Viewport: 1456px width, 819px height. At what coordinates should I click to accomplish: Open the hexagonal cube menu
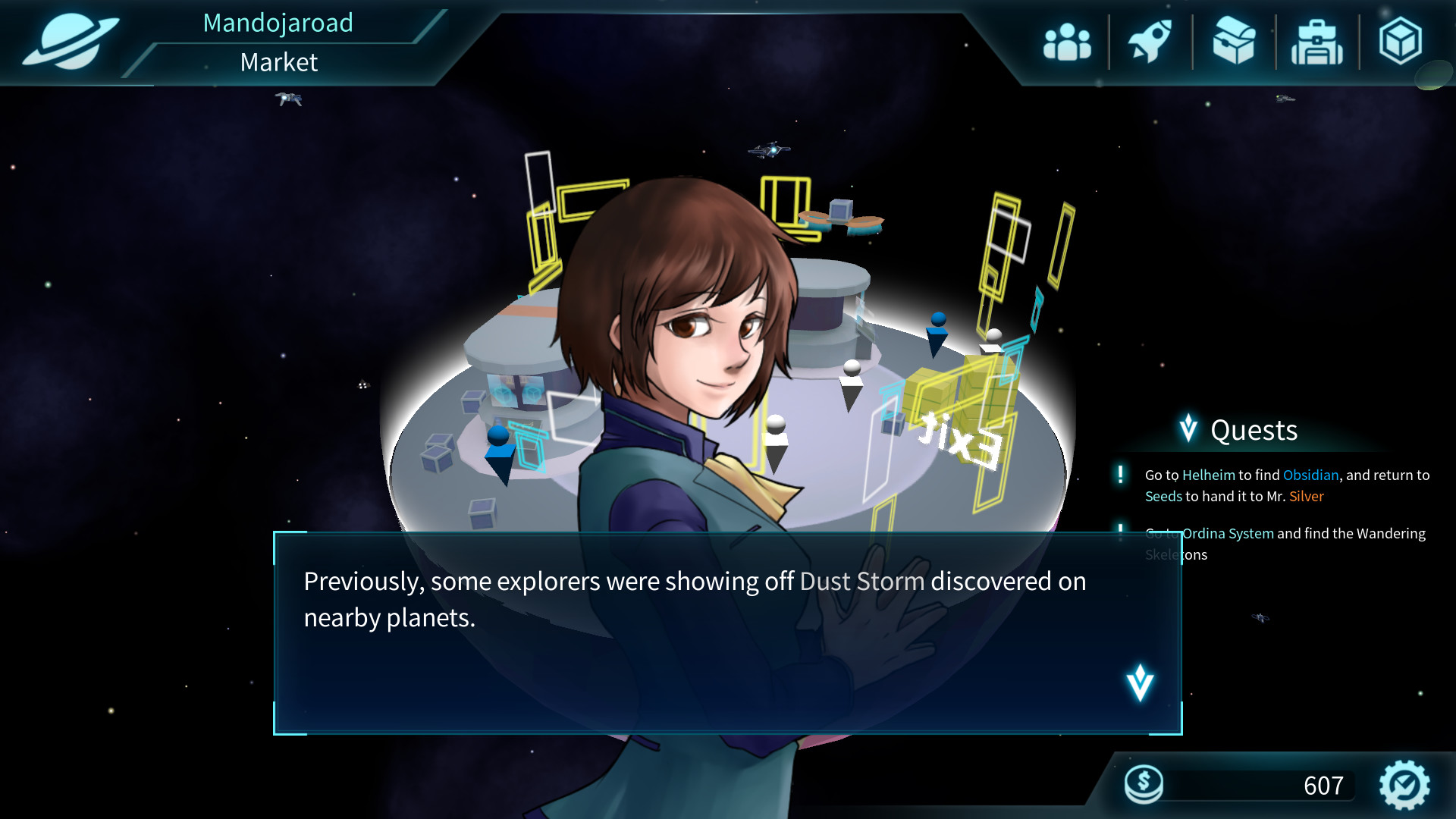(x=1400, y=42)
